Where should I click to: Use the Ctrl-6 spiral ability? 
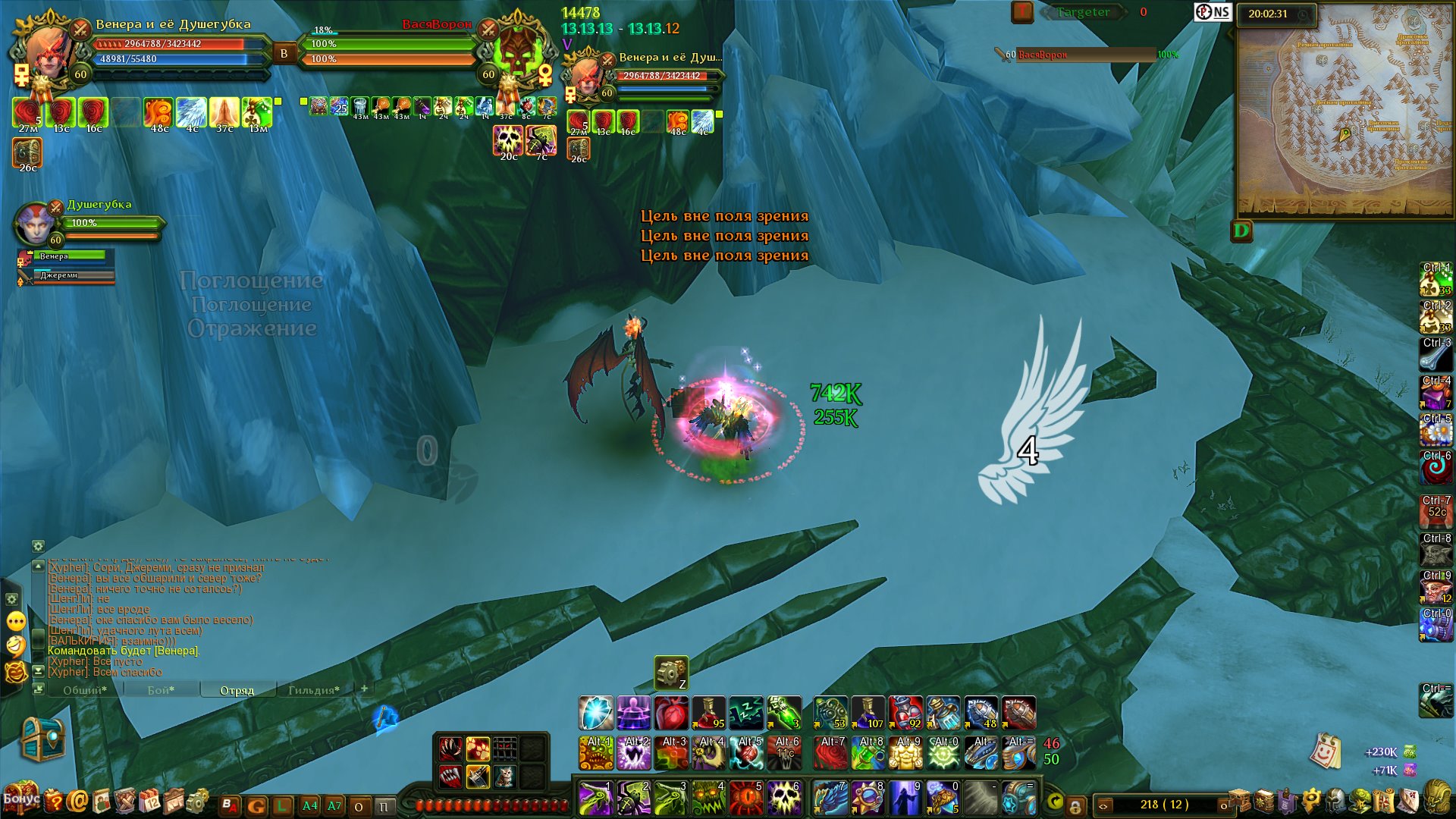pyautogui.click(x=1436, y=468)
